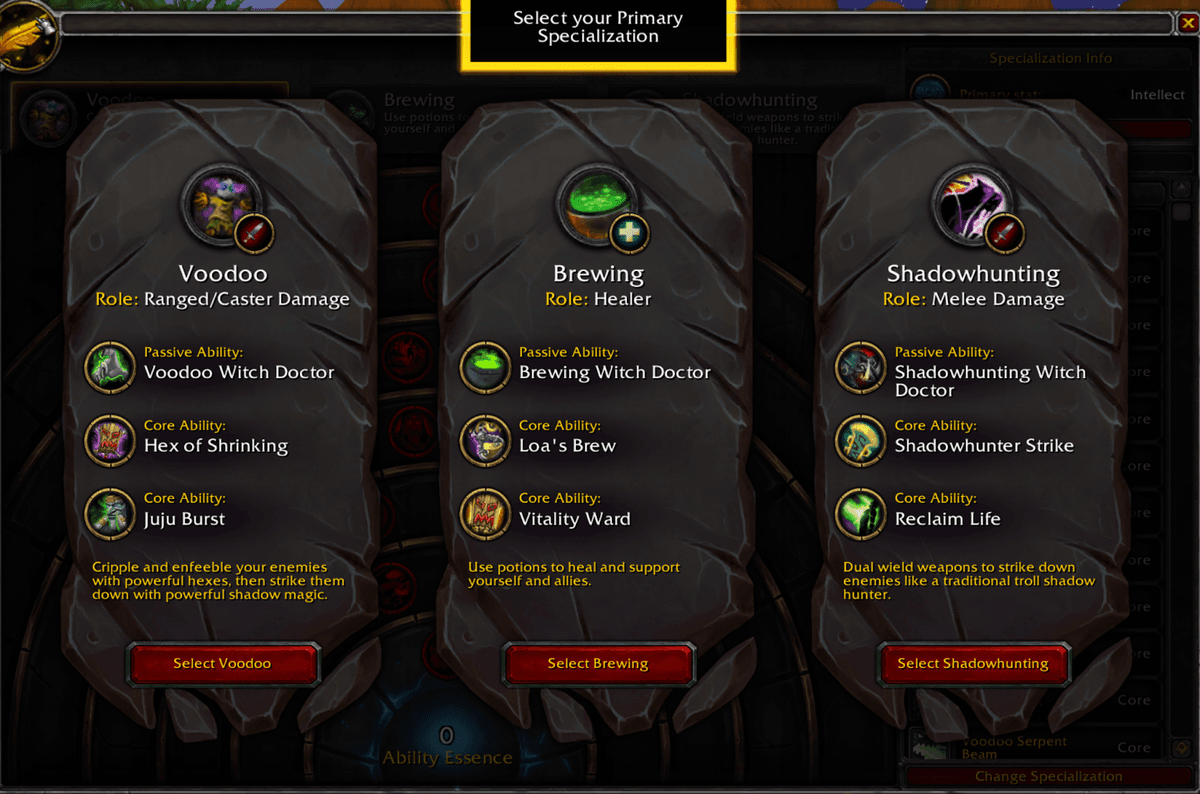Inspect the Voodoo Witch Doctor passive icon
The image size is (1200, 794).
pos(109,367)
